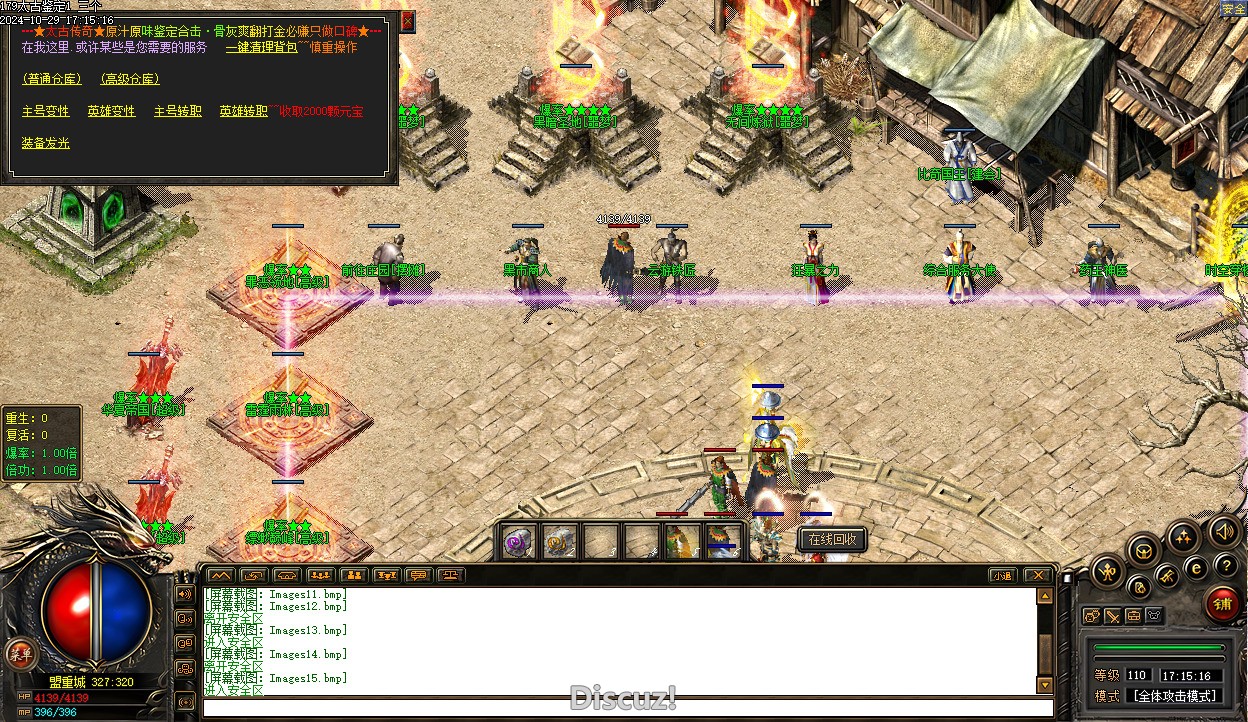This screenshot has height=722, width=1248.
Task: Select the 主号变性 option
Action: 46,111
